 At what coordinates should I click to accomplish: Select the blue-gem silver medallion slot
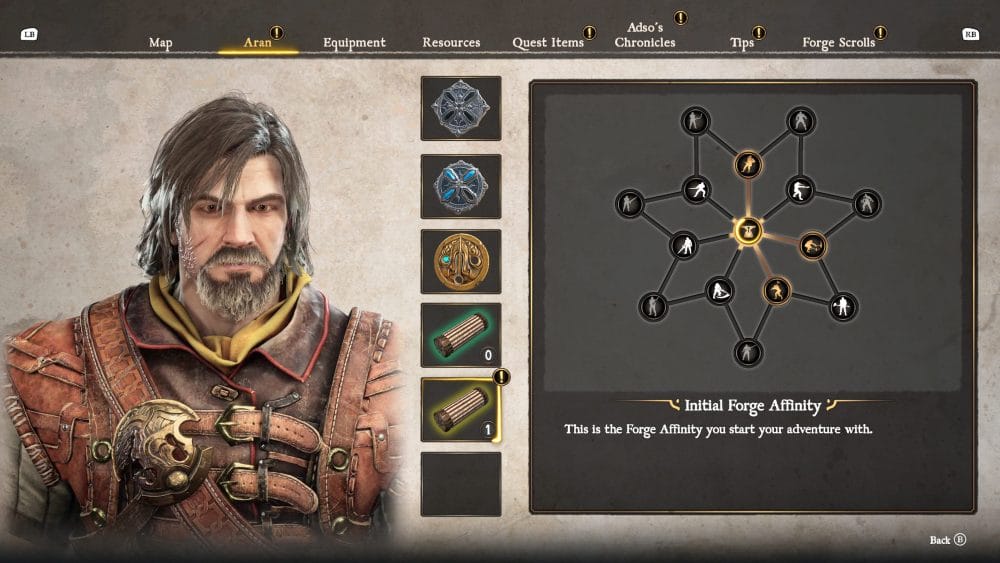point(460,186)
